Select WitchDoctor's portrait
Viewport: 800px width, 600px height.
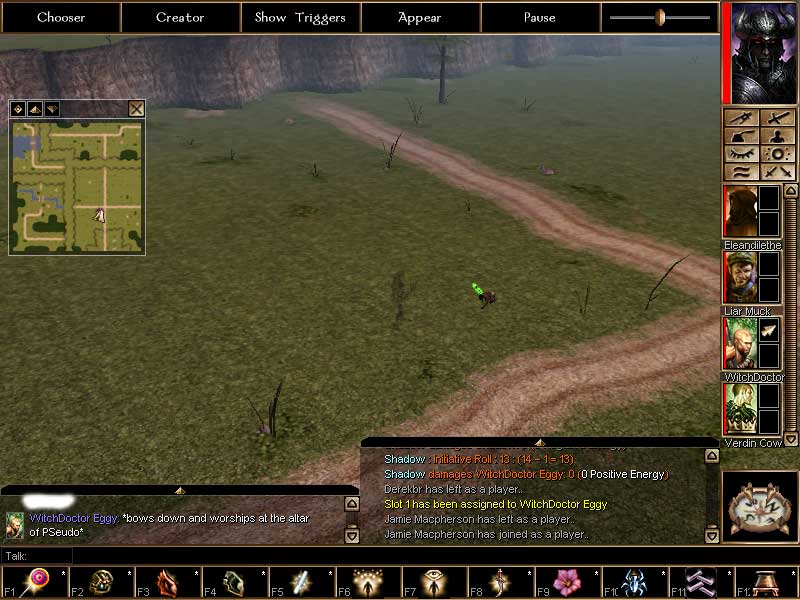740,343
